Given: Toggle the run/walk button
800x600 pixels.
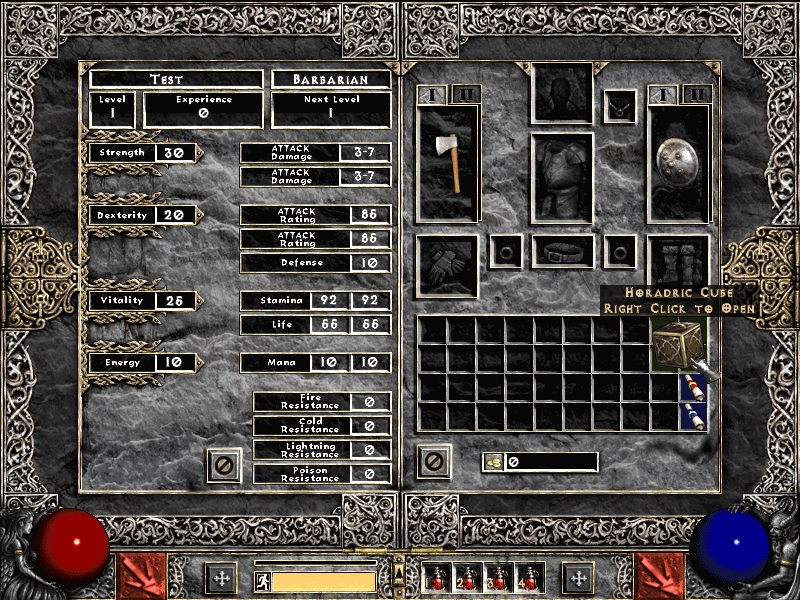Looking at the screenshot, I should pos(262,581).
